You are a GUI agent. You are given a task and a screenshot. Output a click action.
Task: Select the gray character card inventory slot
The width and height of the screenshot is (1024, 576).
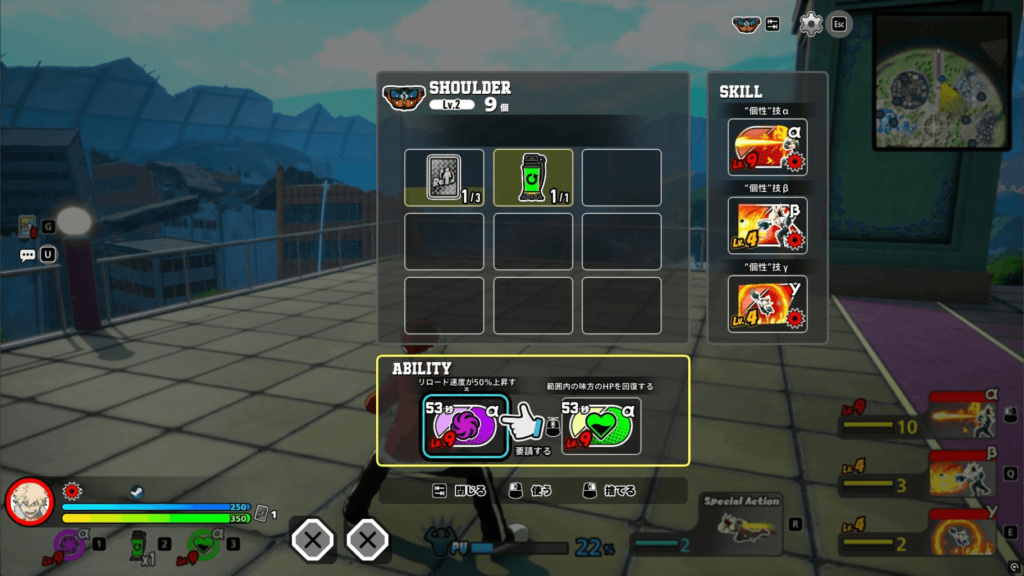point(444,177)
